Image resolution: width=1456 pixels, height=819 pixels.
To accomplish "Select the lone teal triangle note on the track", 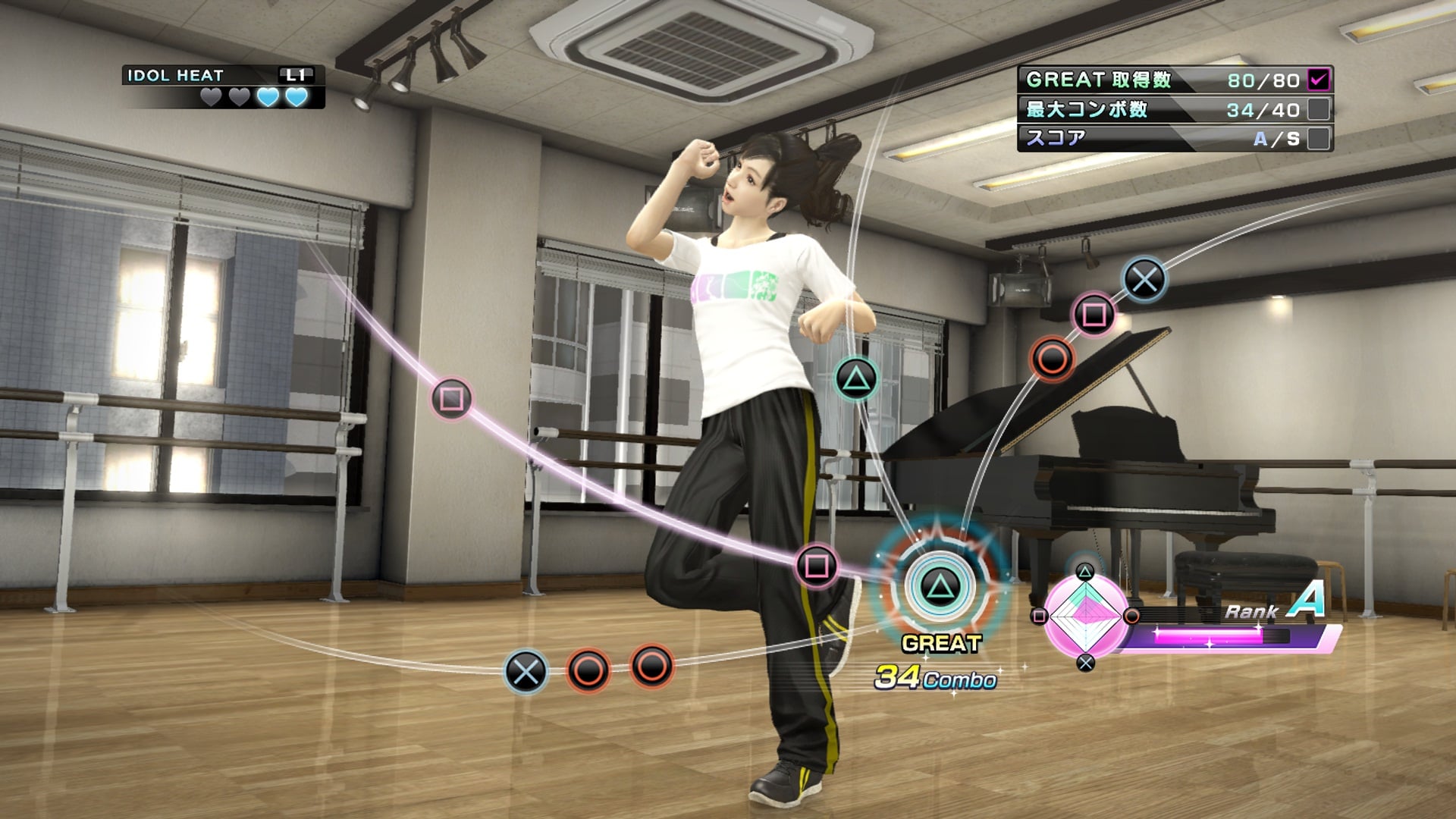I will click(856, 378).
